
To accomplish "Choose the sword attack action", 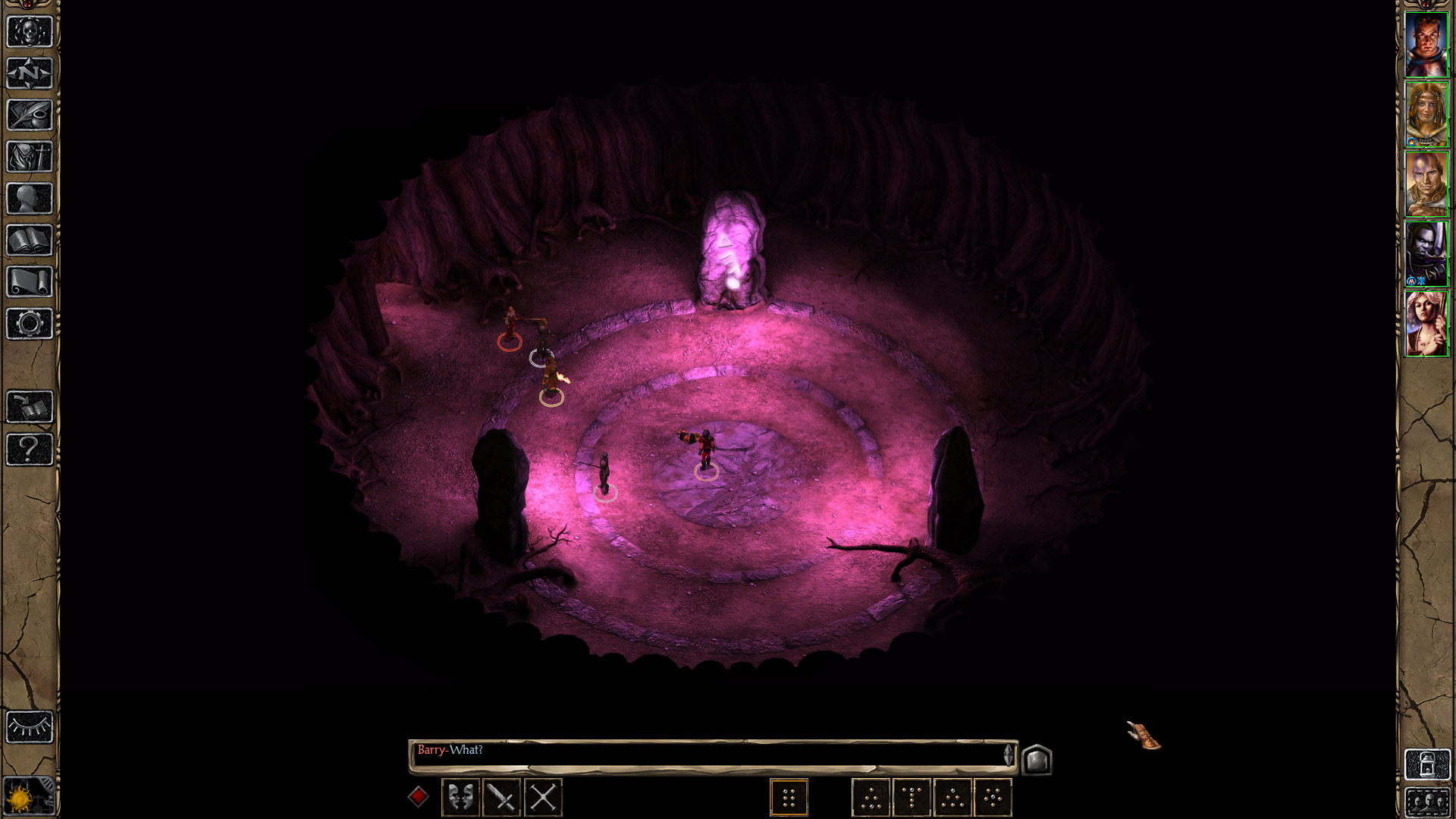I will (x=501, y=797).
